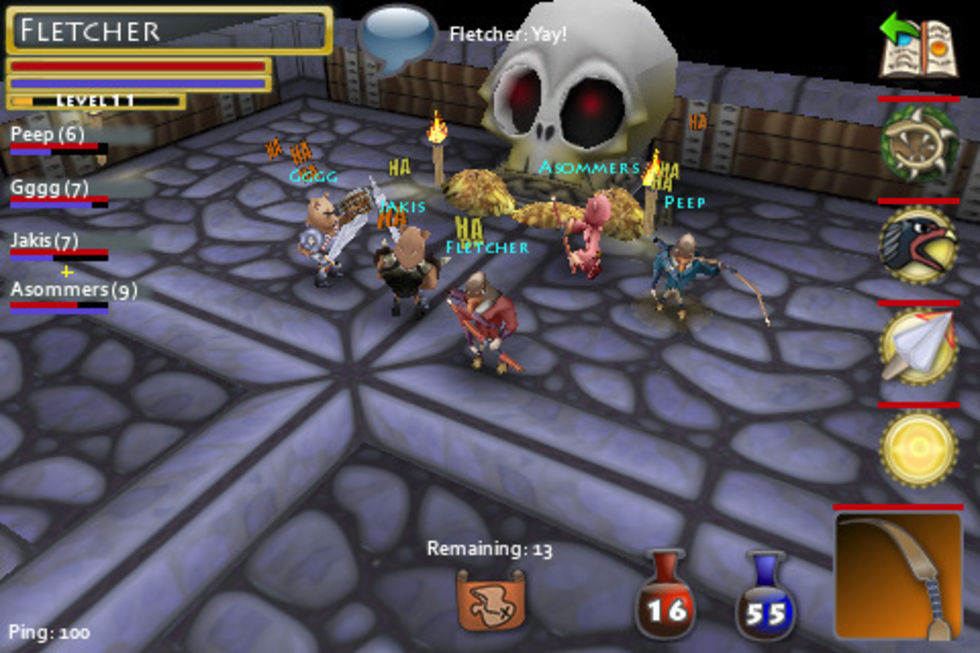Open the spellbook menu icon
The height and width of the screenshot is (653, 980).
point(917,46)
